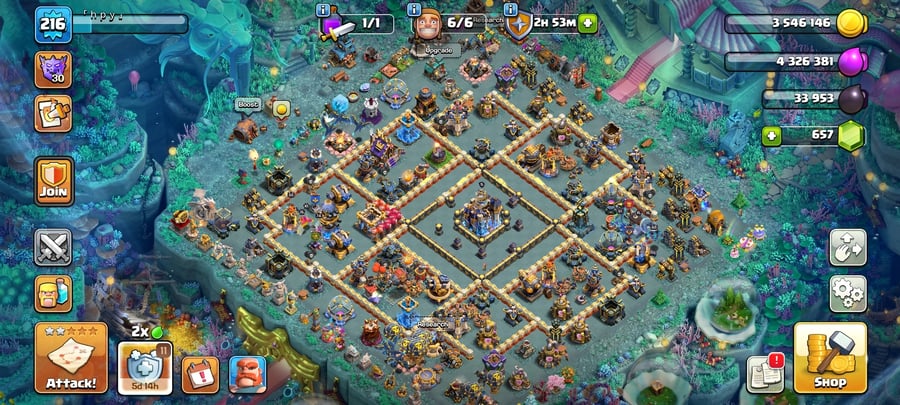Open the crossed swords battle log button
900x405 pixels.
coord(53,246)
